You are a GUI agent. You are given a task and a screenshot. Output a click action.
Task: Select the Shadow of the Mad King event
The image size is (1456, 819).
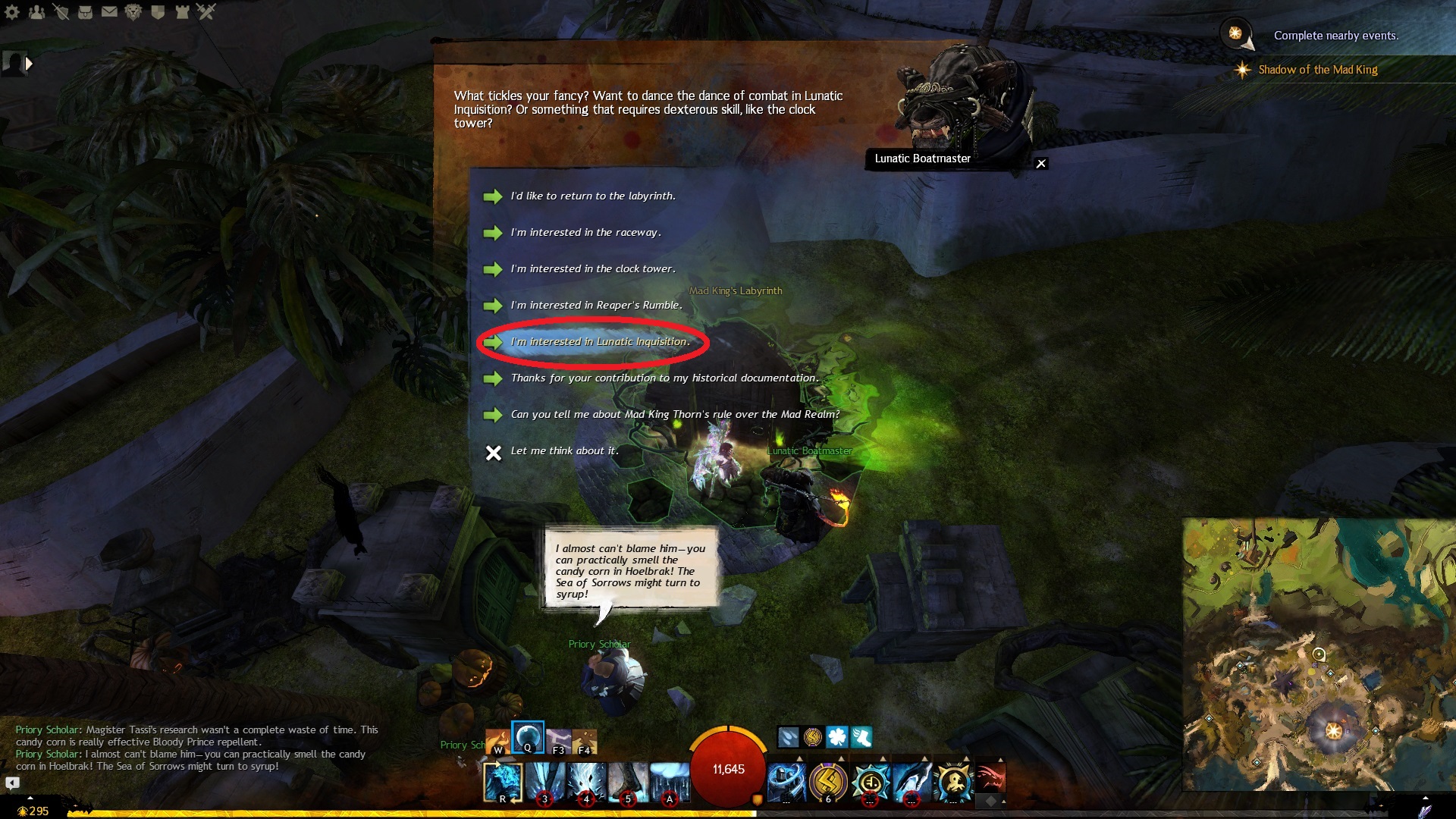(x=1317, y=70)
